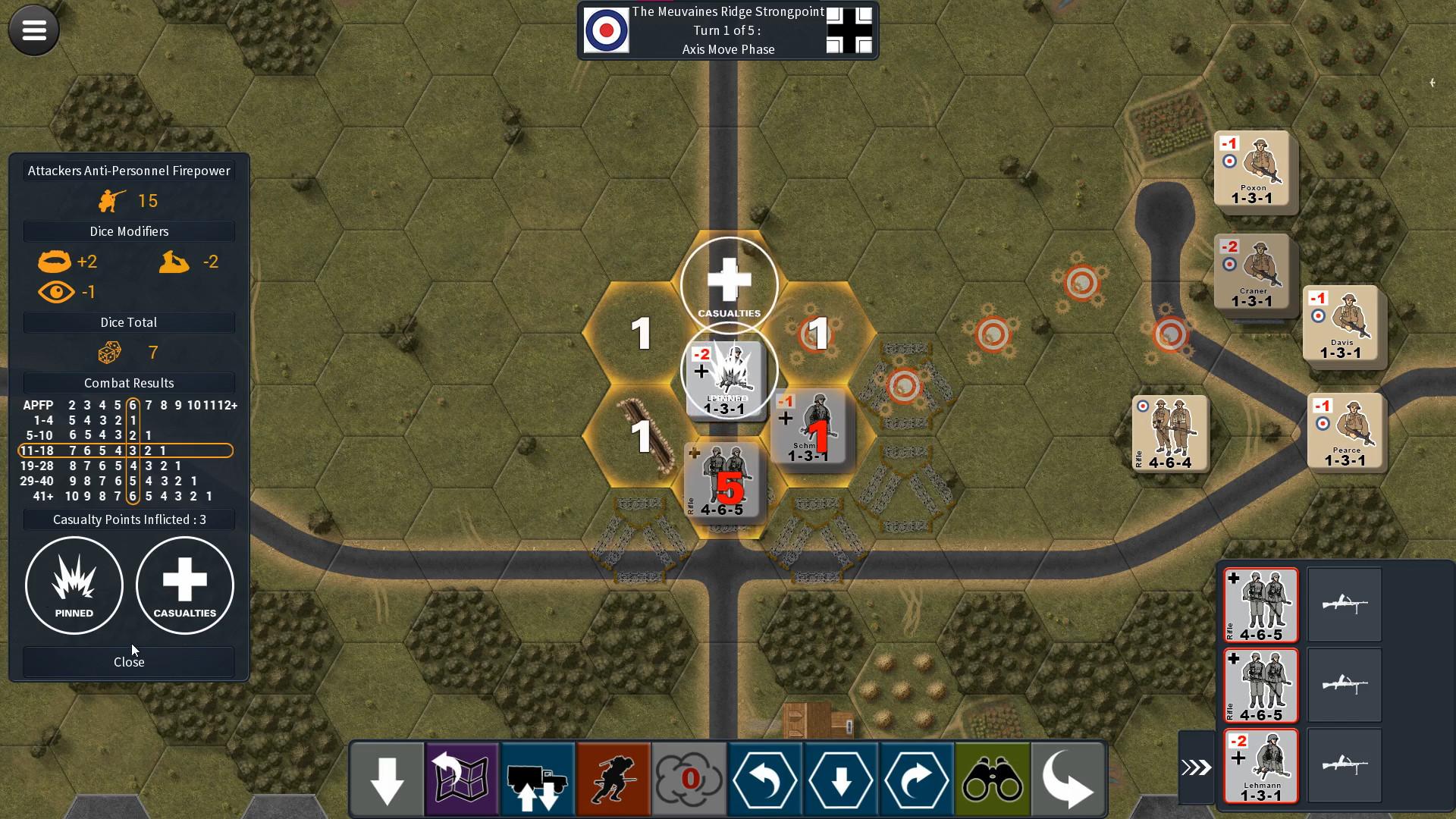Click the smoke cloud counter icon

coord(689,779)
